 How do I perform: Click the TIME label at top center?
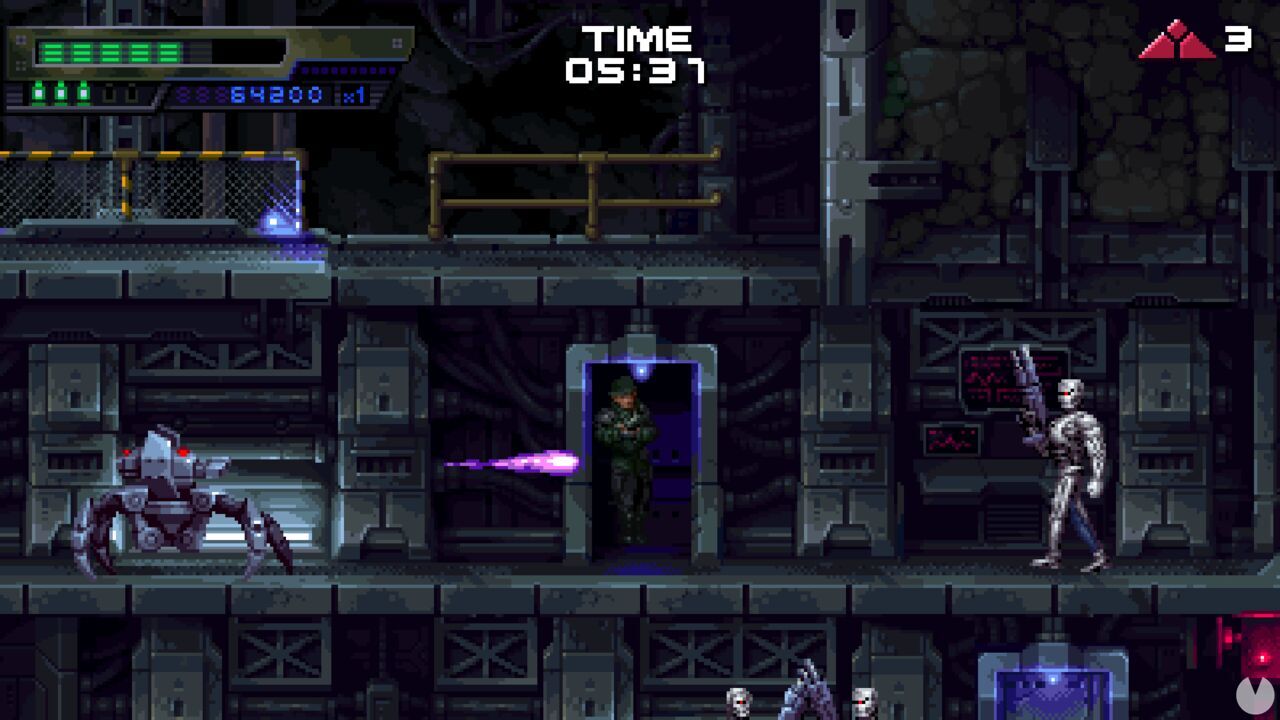(x=636, y=38)
